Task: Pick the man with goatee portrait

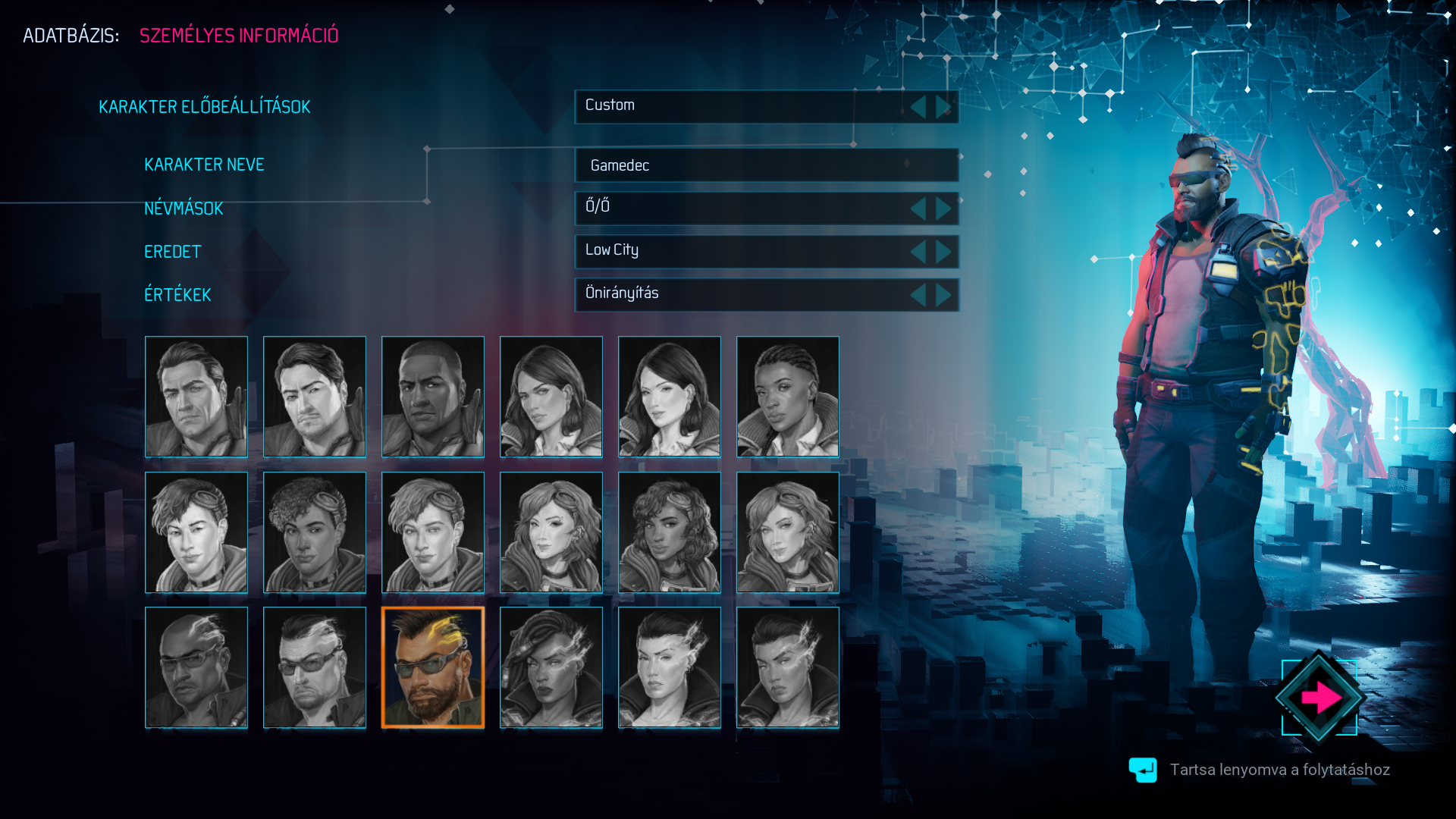Action: coord(315,397)
